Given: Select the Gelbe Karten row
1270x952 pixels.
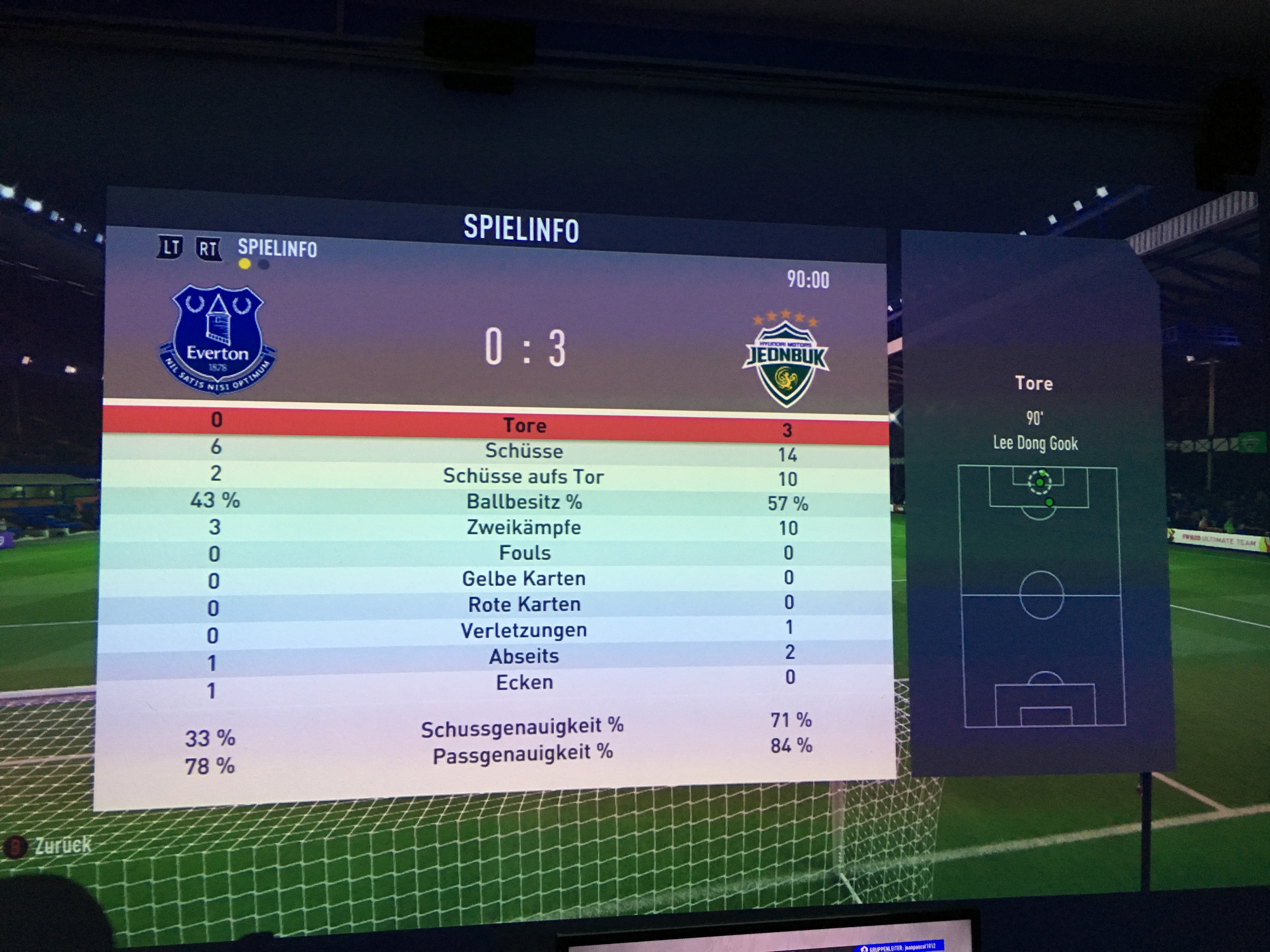Looking at the screenshot, I should tap(523, 578).
